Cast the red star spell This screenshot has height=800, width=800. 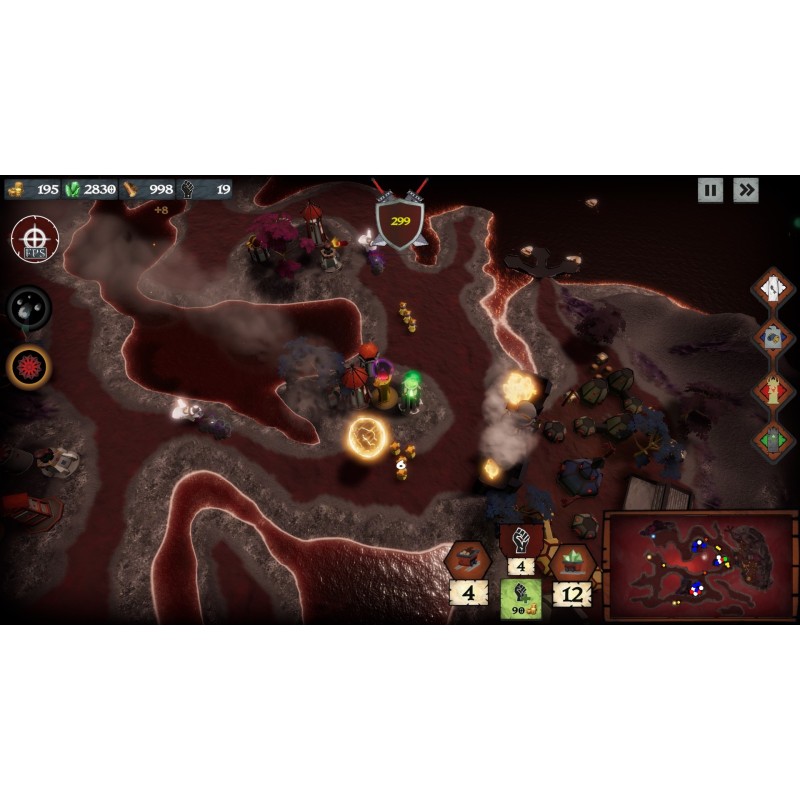pos(29,367)
